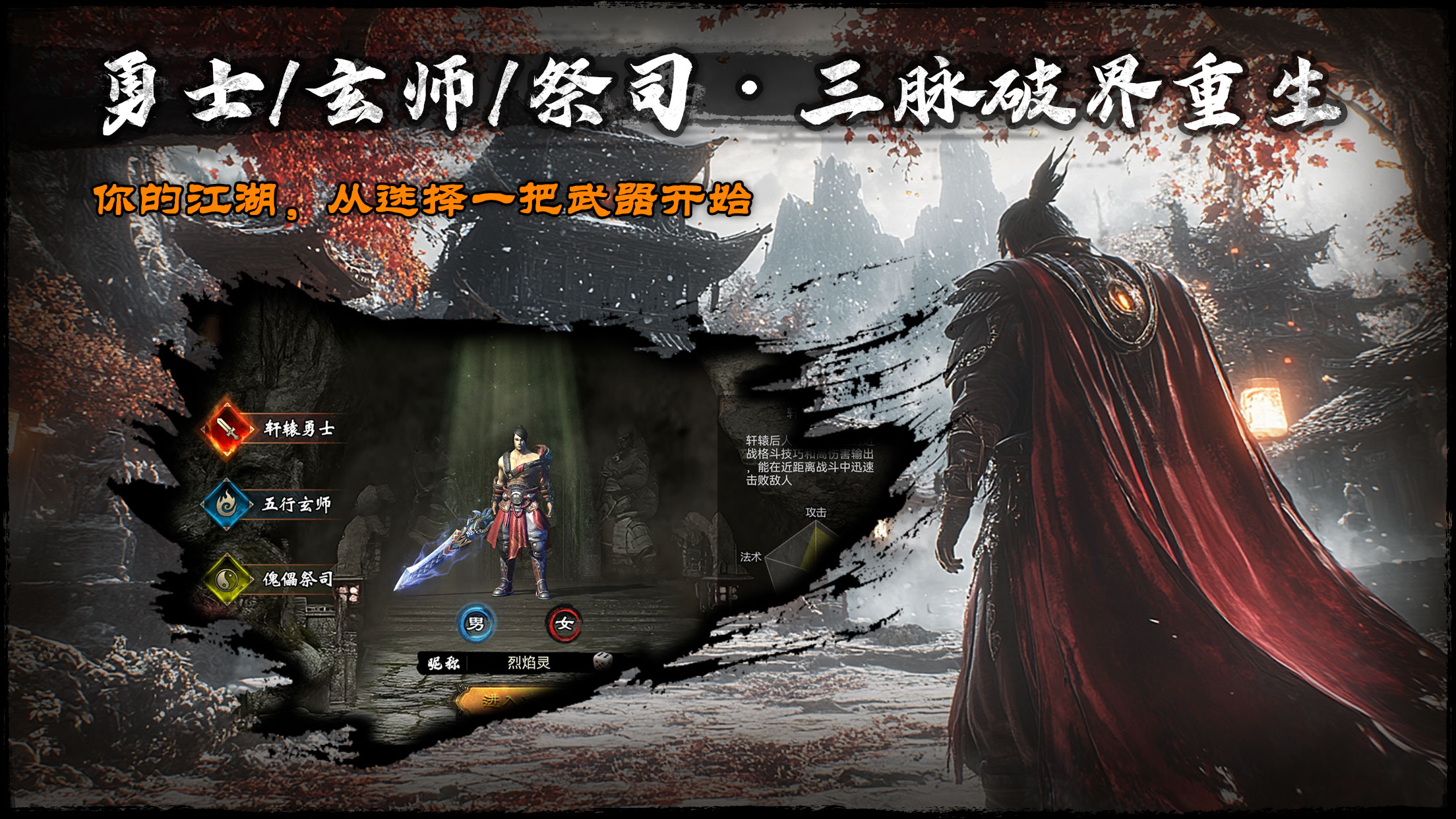Screen dimensions: 1456x819
Task: Select the blue flame Five Elements Mystic emblem
Action: pyautogui.click(x=226, y=503)
